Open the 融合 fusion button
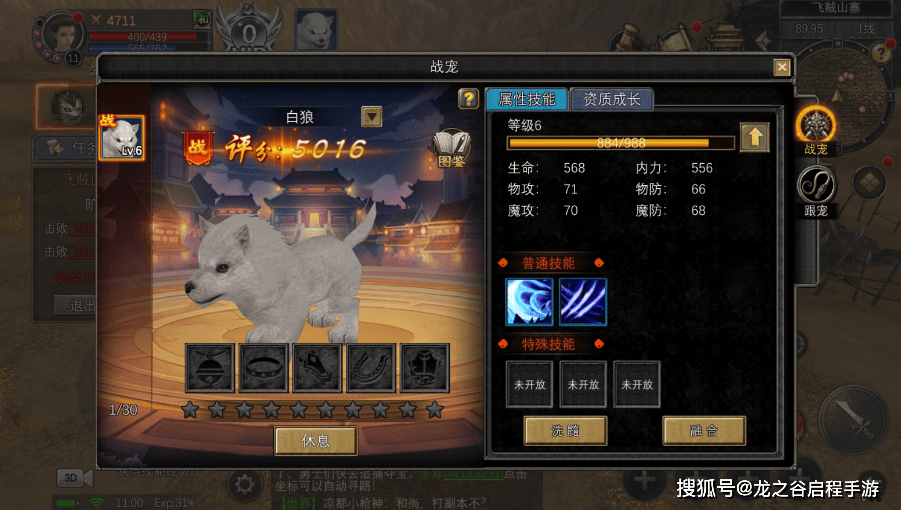Screen dimensions: 901x510 tap(703, 431)
